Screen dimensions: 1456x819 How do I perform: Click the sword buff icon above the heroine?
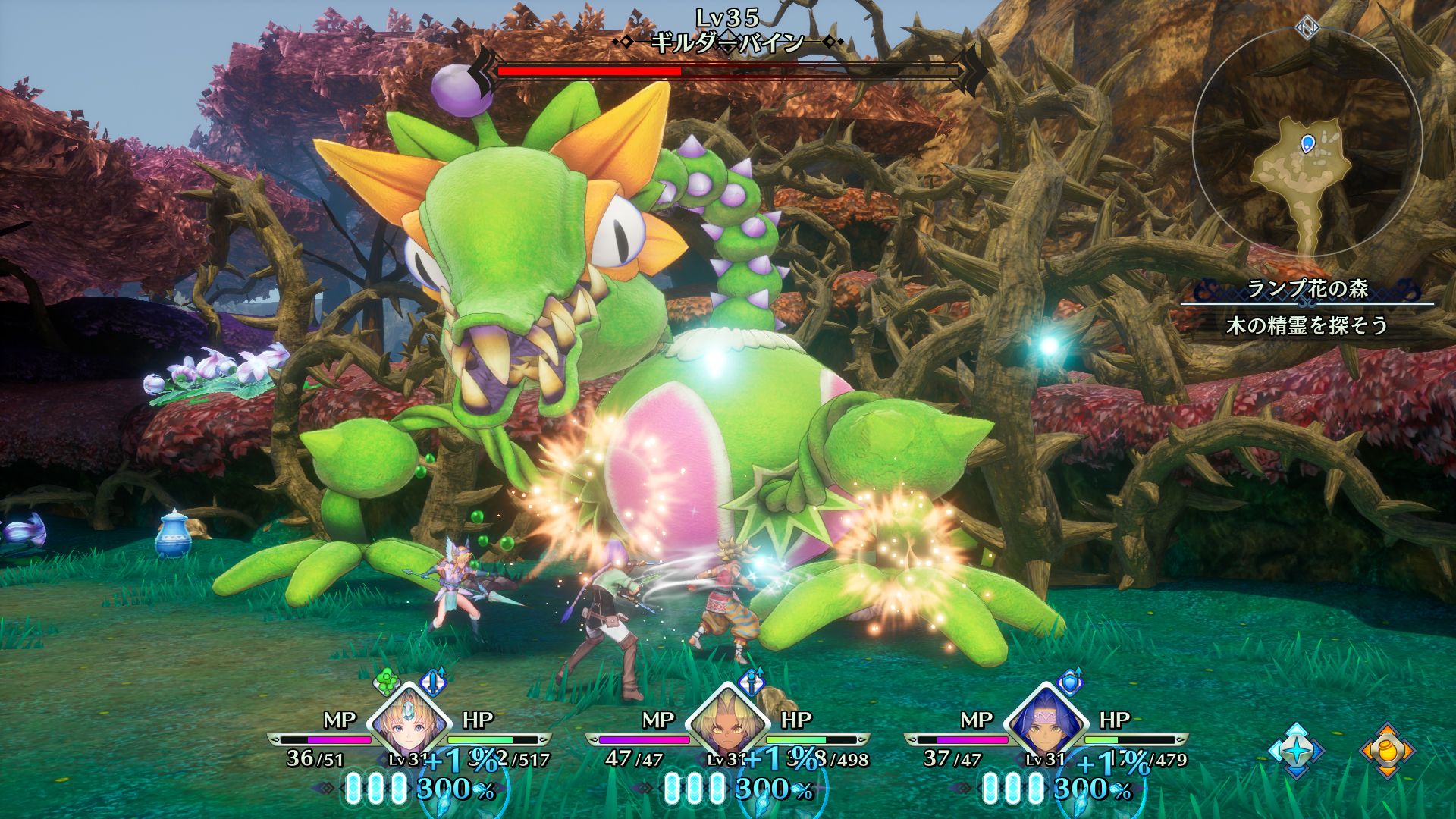click(x=434, y=682)
